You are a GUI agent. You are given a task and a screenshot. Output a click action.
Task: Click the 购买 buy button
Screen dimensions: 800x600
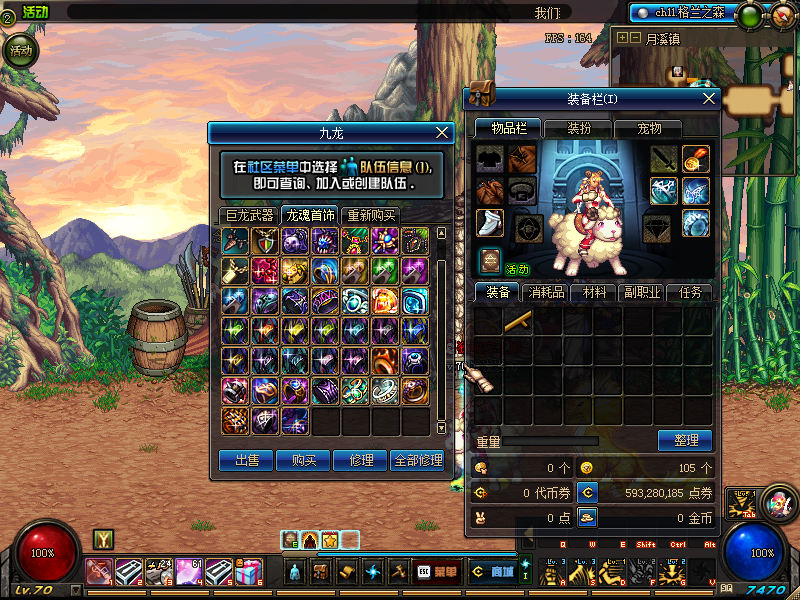304,460
